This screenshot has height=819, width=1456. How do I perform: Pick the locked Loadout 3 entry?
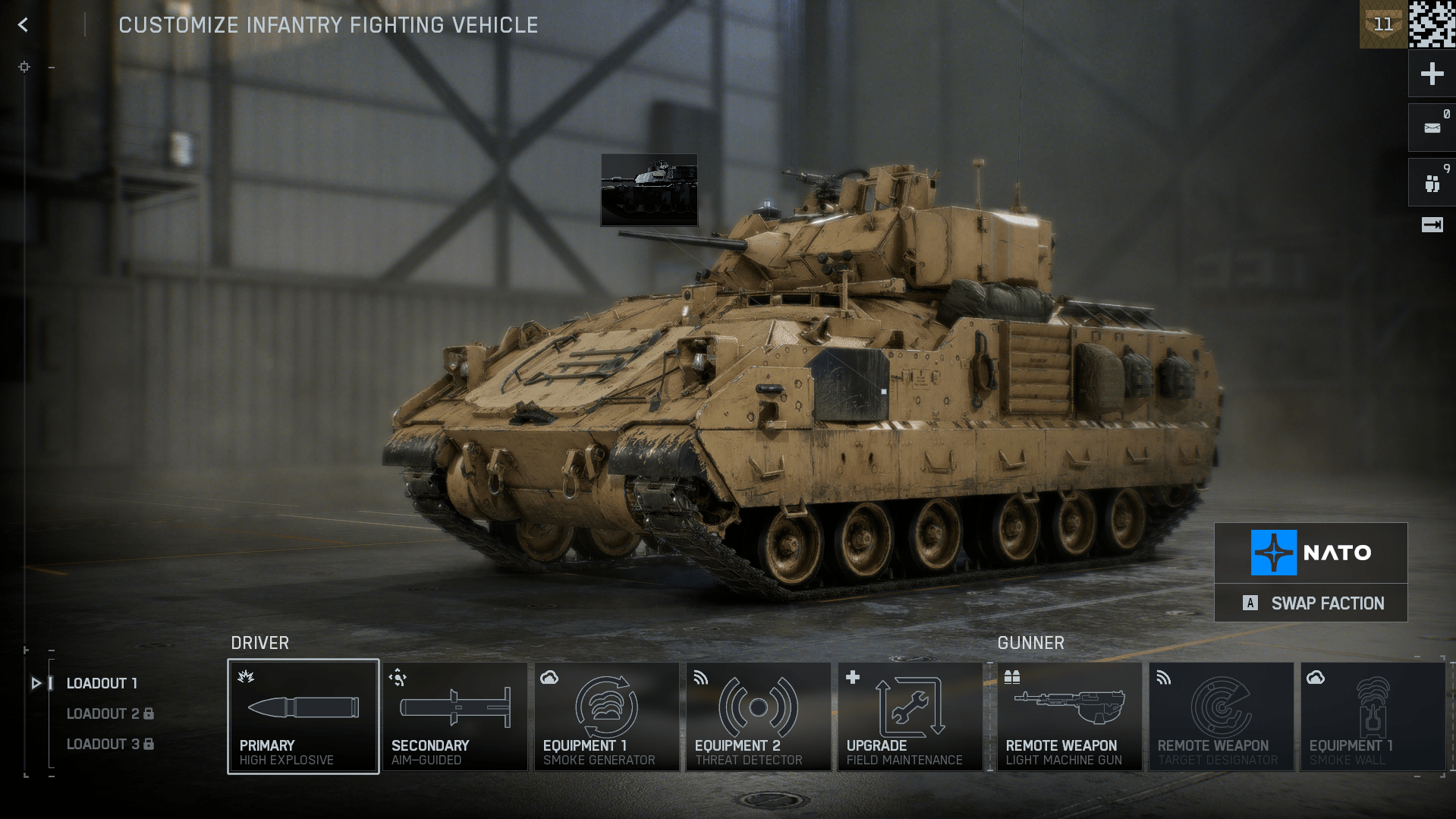pyautogui.click(x=109, y=744)
